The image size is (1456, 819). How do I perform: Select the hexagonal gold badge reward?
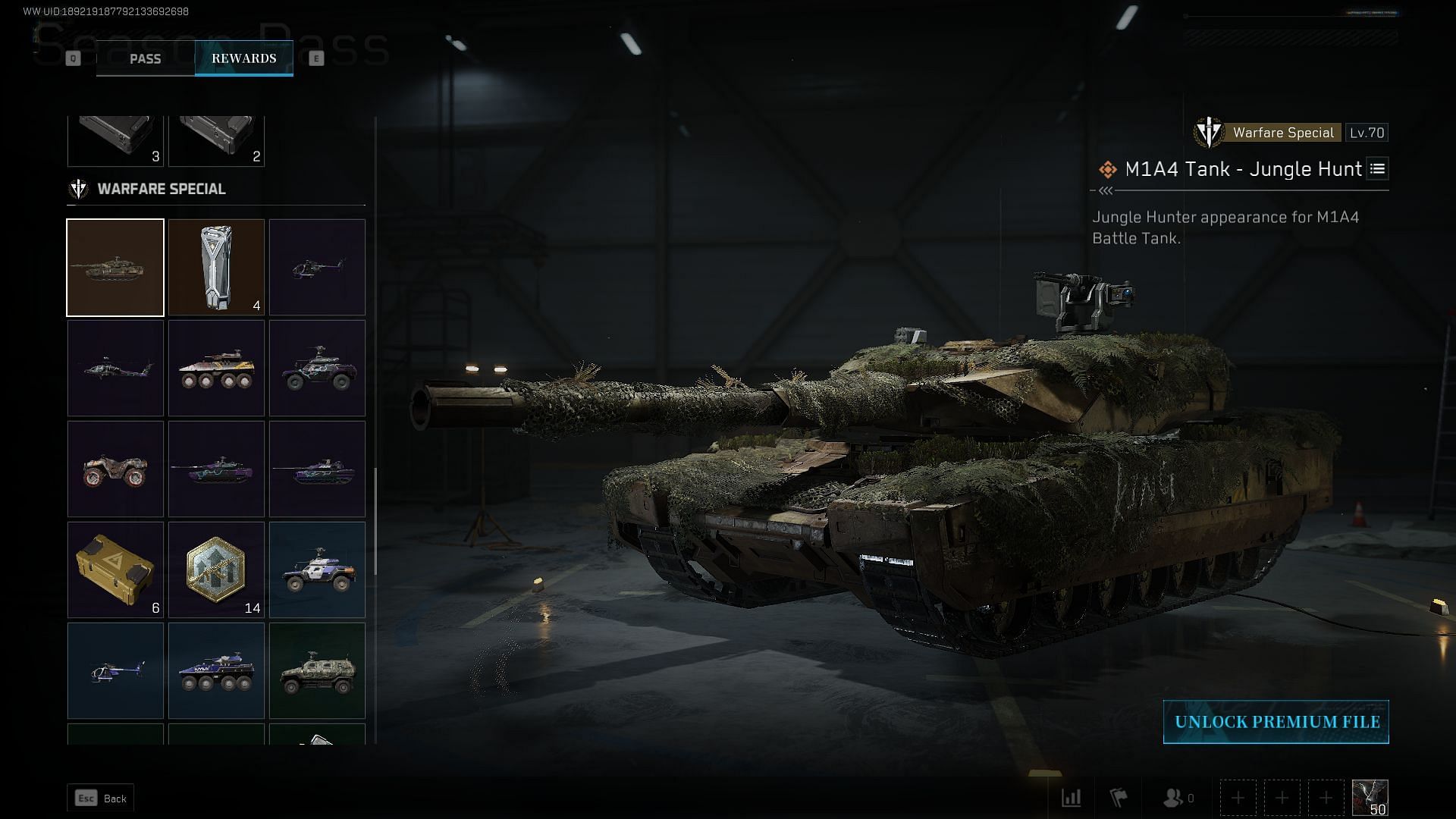click(x=216, y=570)
